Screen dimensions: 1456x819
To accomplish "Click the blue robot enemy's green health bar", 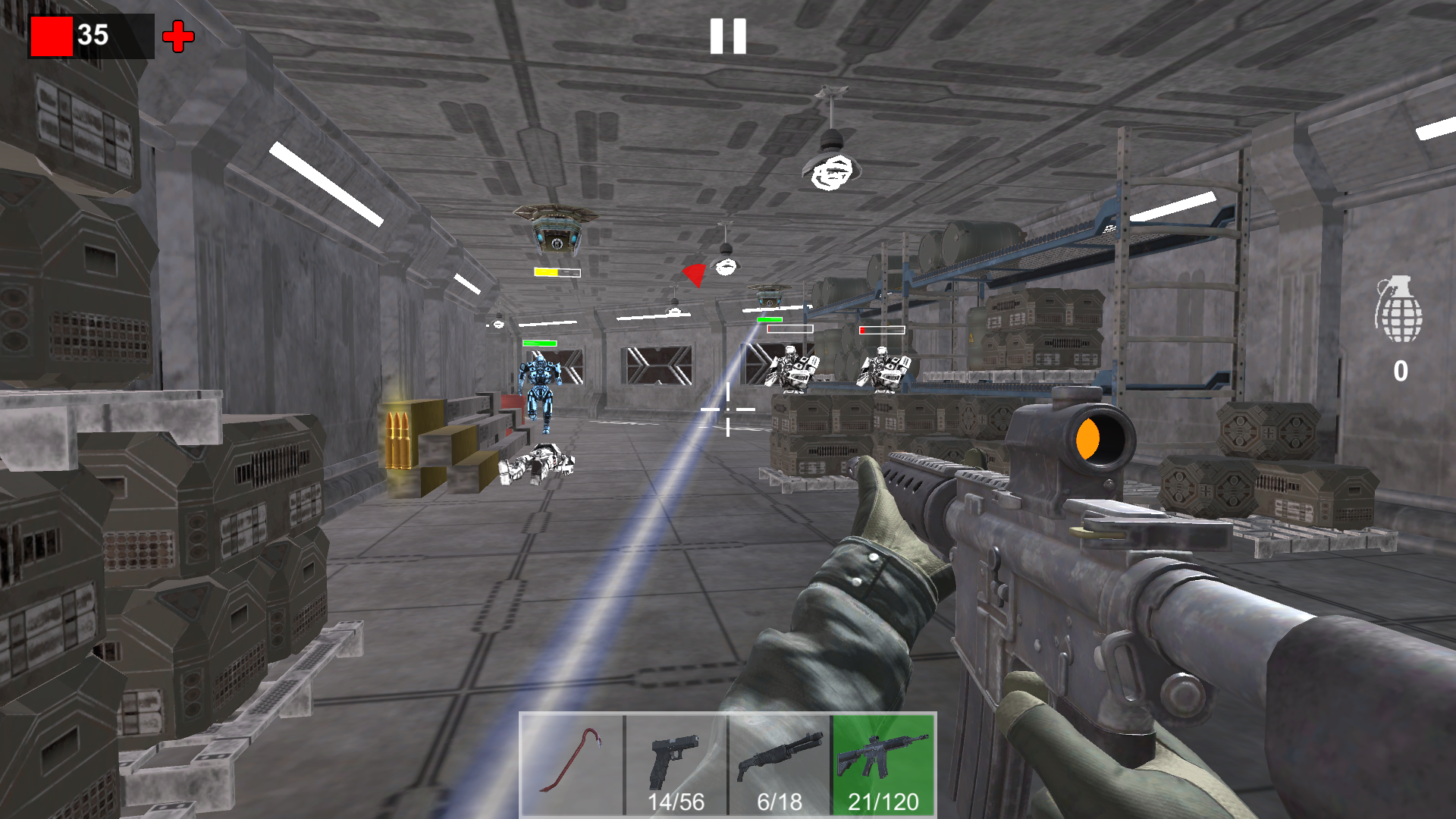I will [x=540, y=341].
